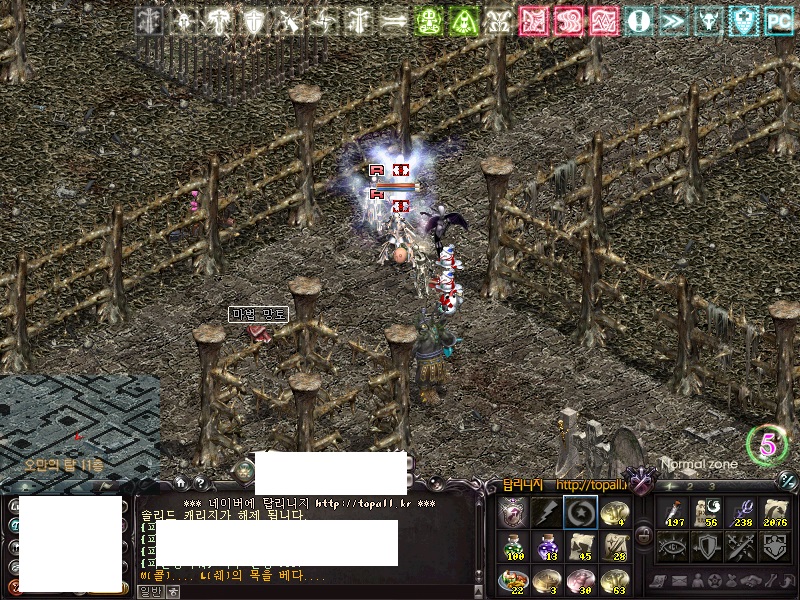The image size is (800, 600).
Task: Click the PC buff icon
Action: tap(778, 20)
